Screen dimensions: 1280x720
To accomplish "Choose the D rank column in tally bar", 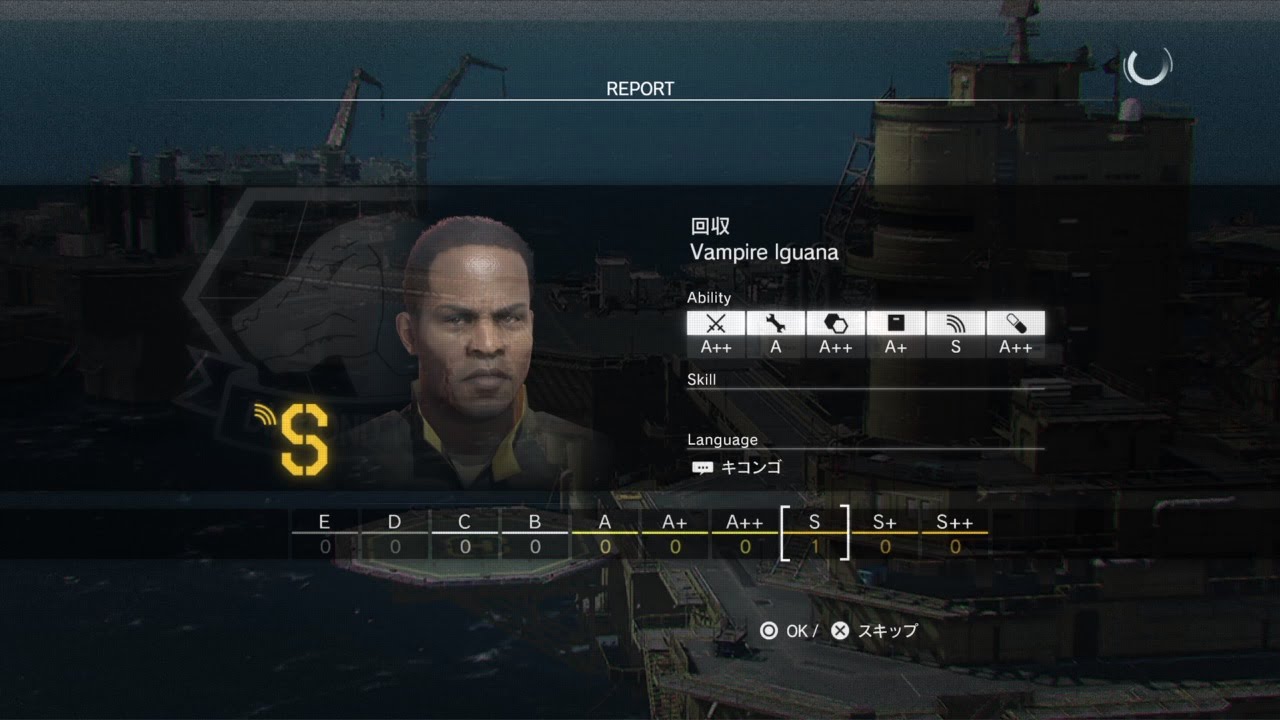I will (x=395, y=534).
